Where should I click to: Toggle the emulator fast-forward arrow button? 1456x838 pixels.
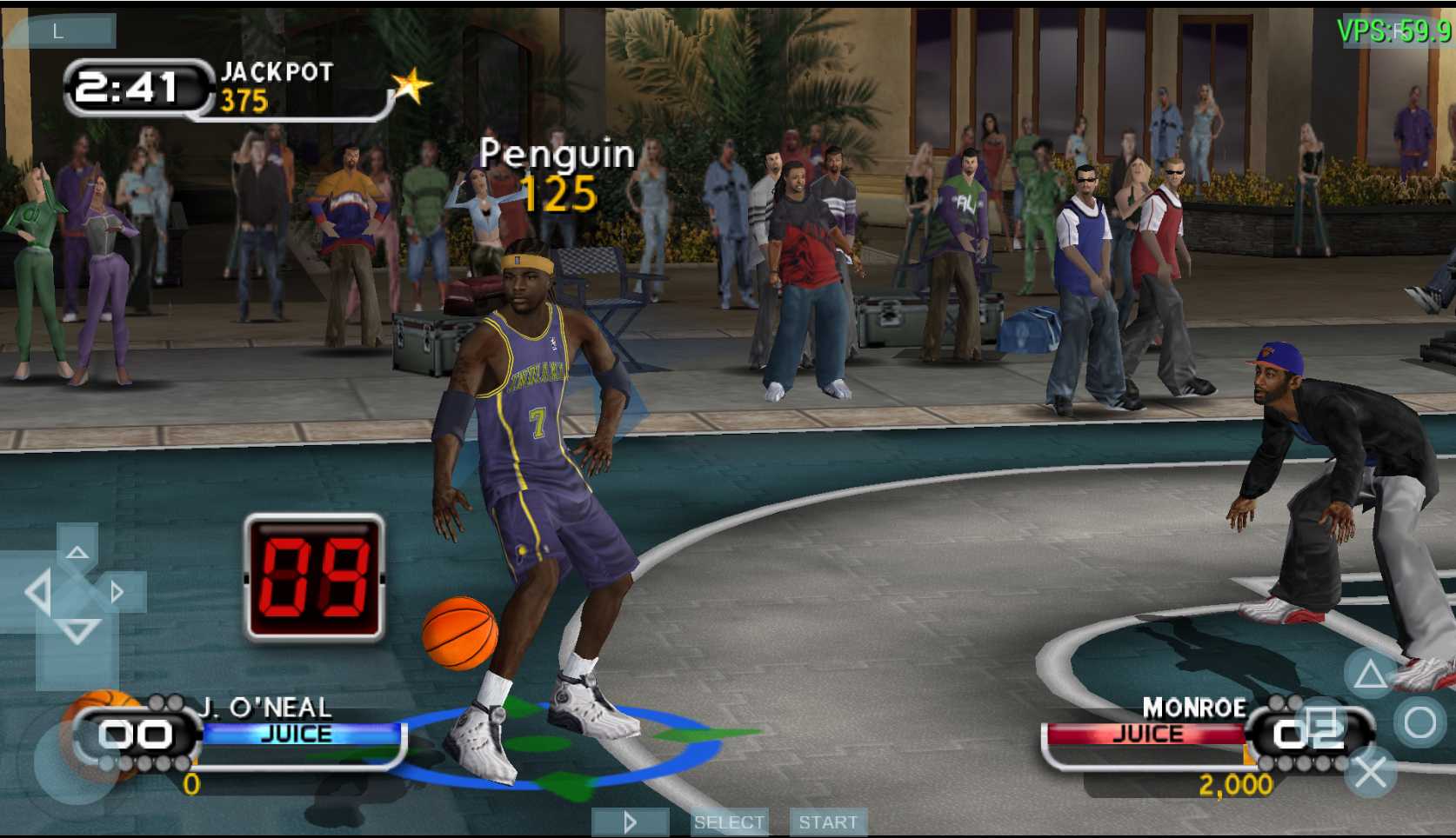point(631,822)
